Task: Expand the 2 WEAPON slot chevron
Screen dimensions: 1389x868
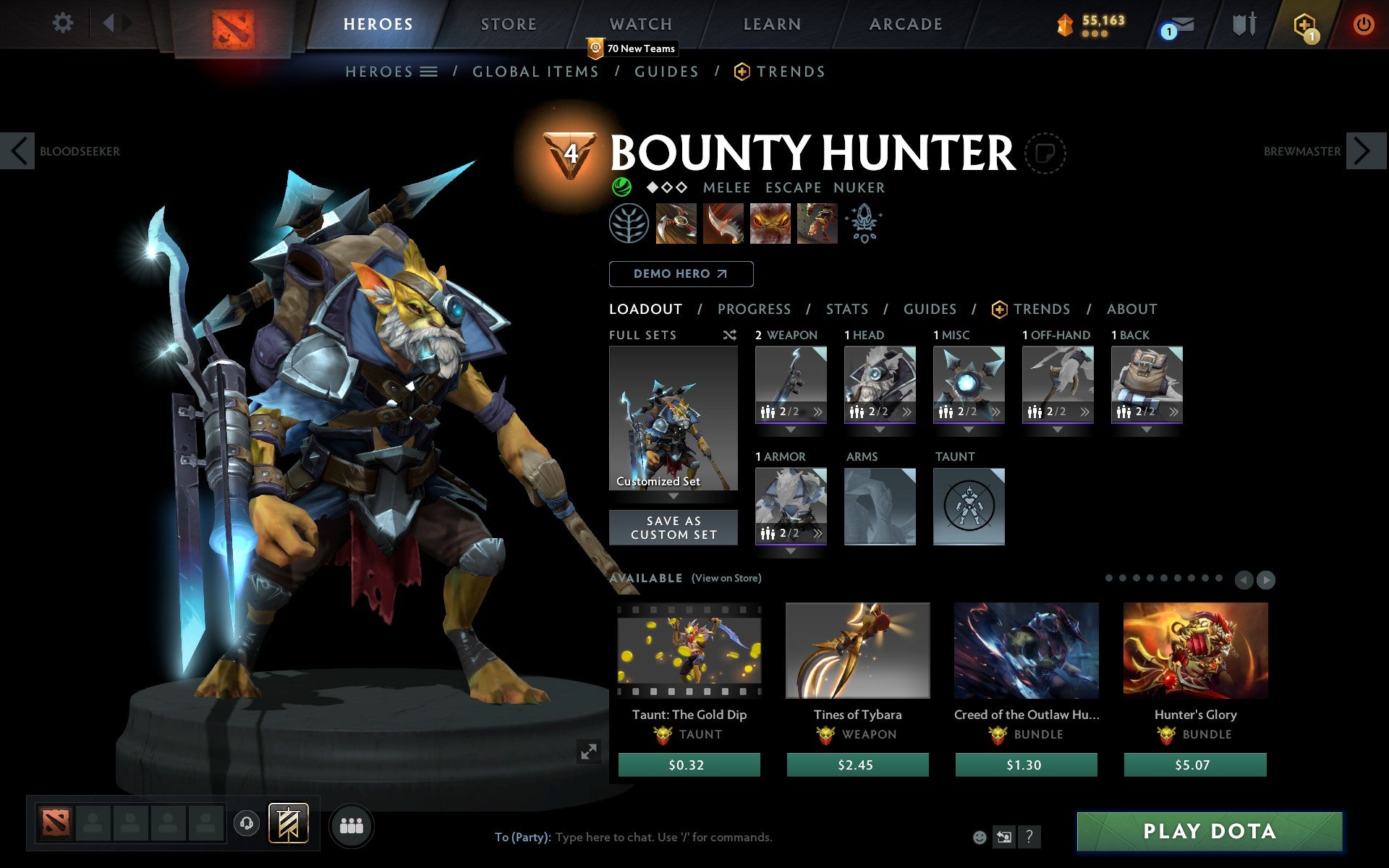Action: click(818, 412)
